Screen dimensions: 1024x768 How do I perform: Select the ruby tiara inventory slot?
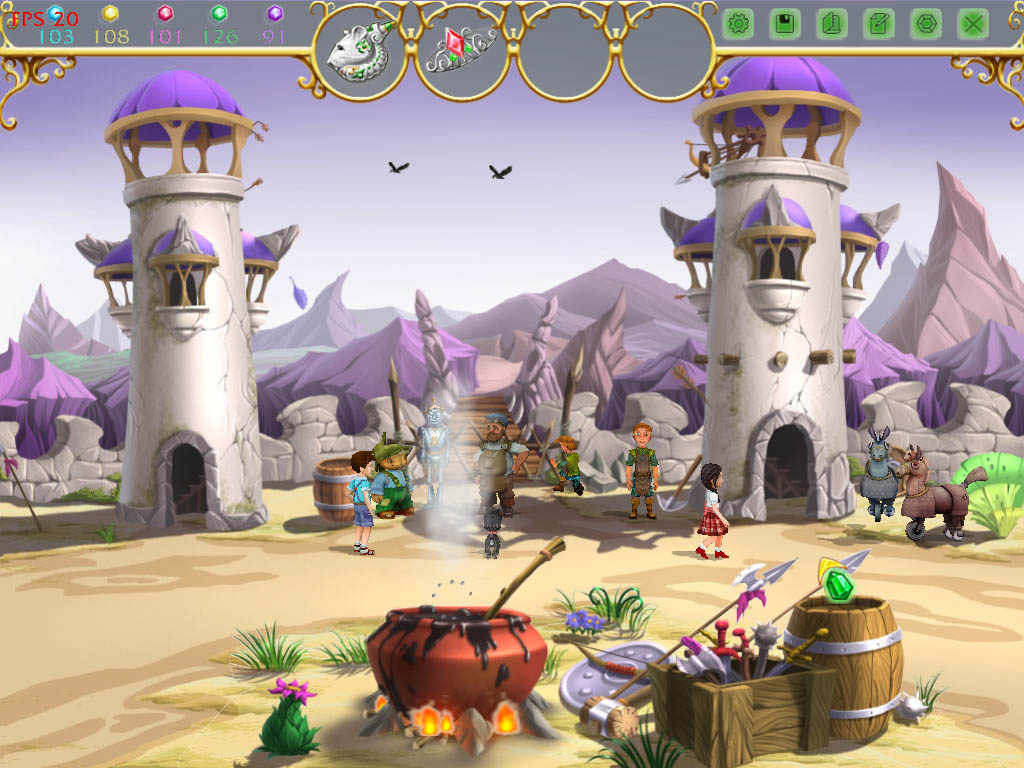tap(462, 50)
